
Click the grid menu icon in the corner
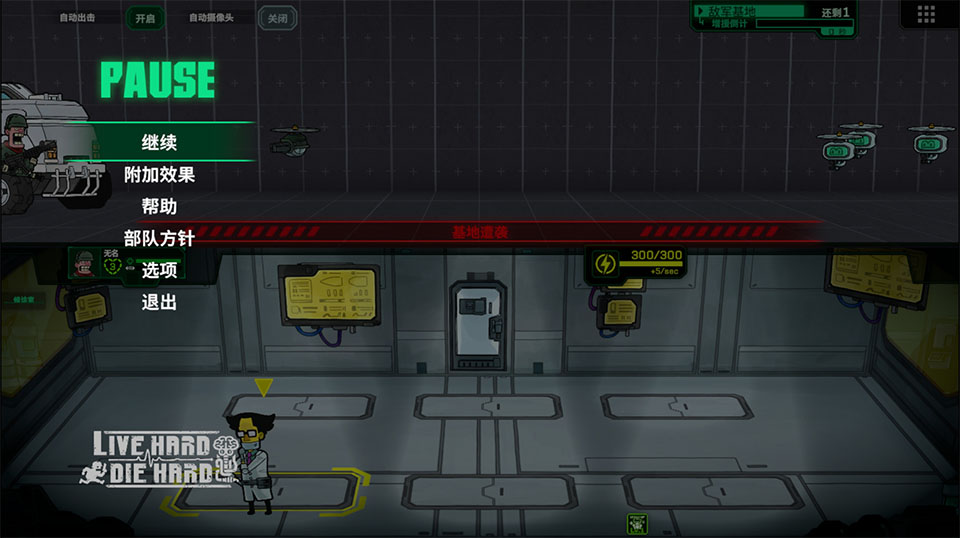pyautogui.click(x=925, y=14)
